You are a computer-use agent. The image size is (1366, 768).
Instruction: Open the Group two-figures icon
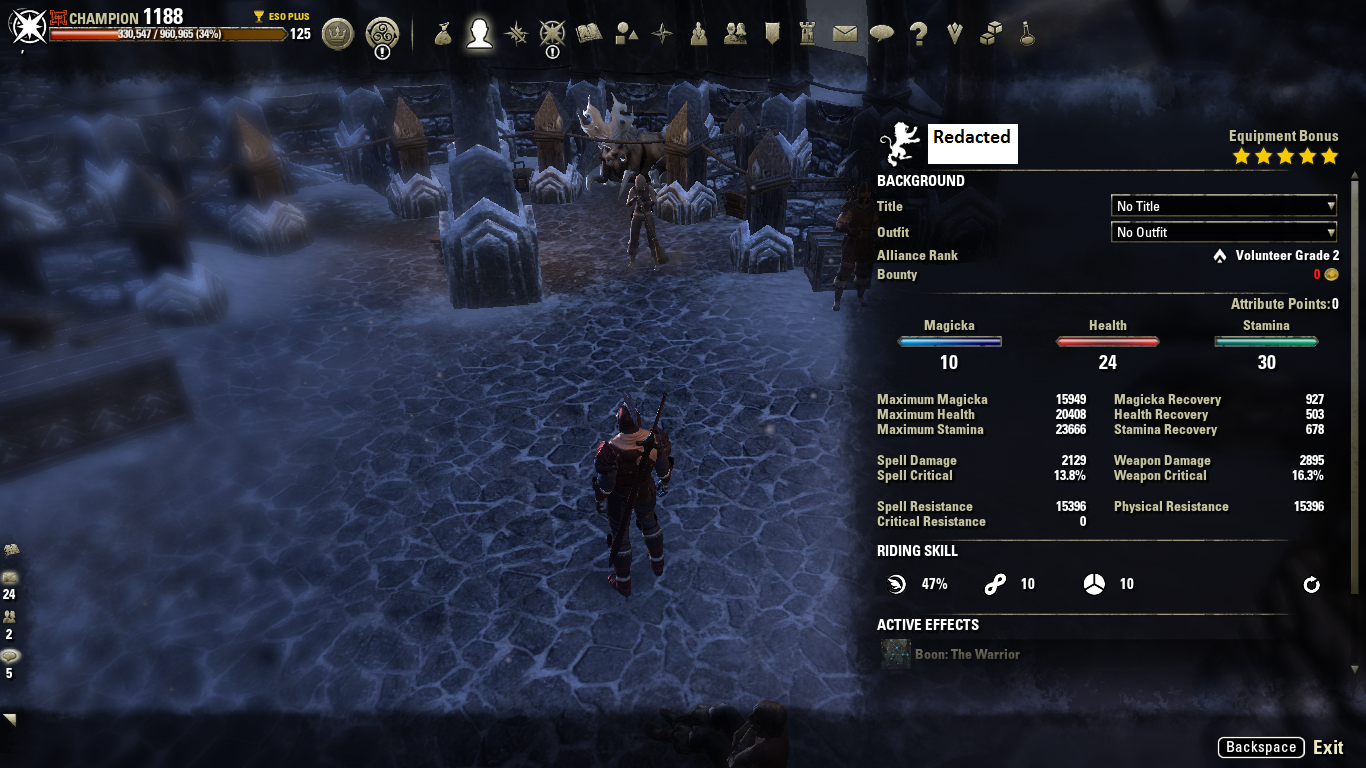pos(735,35)
